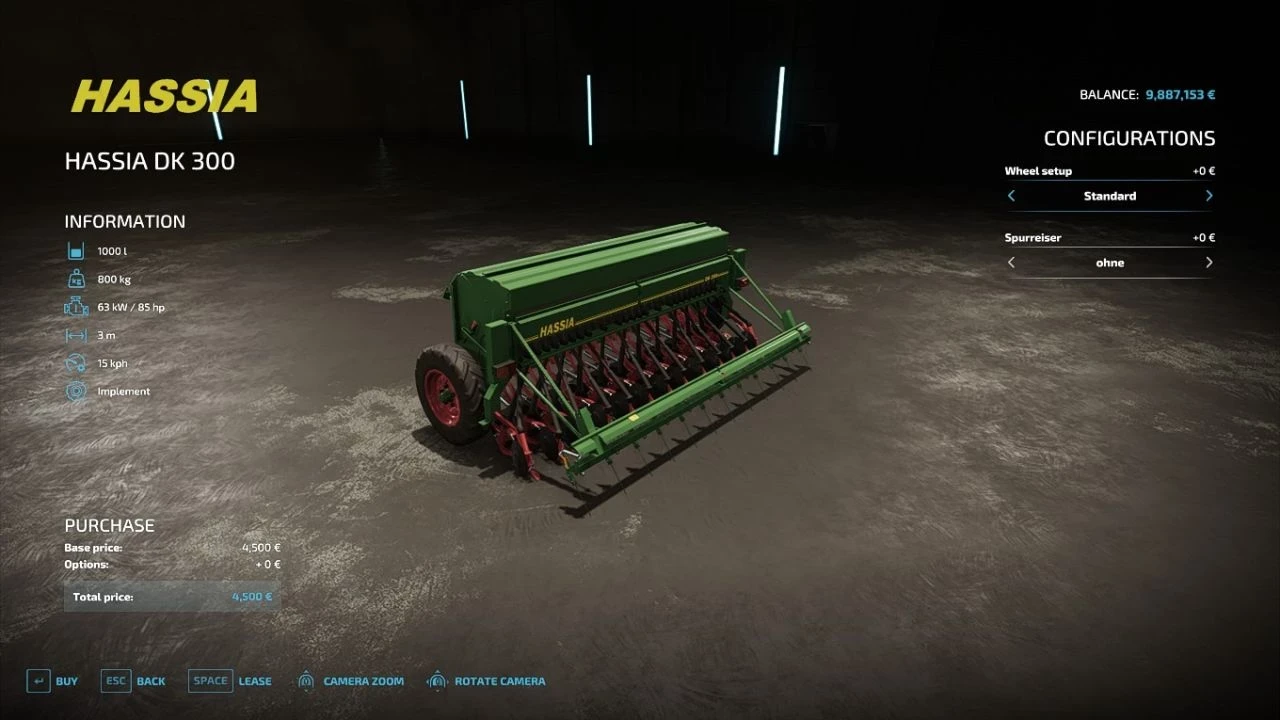
Task: Select the previous Wheel setup option
Action: tap(1011, 196)
